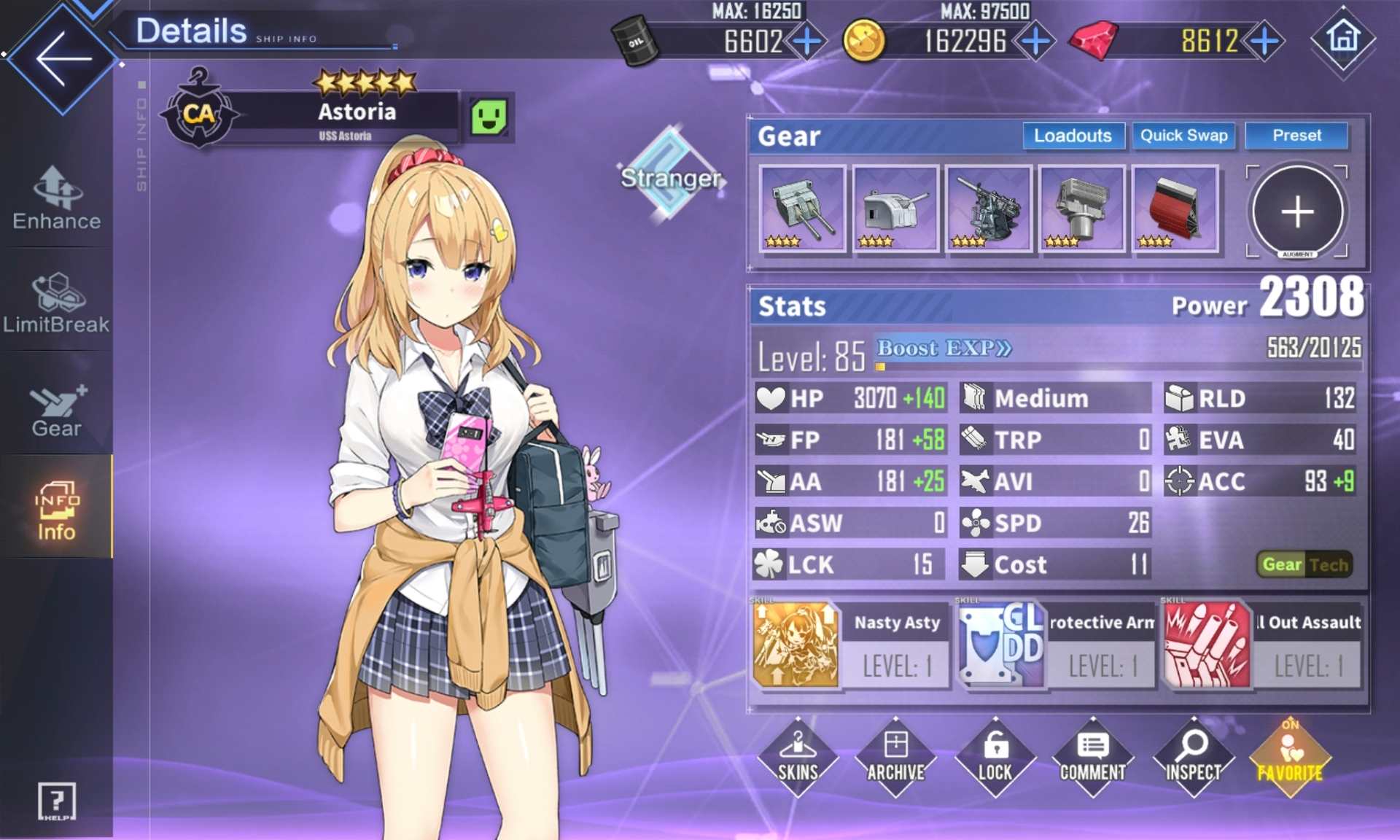Return to home via house icon
This screenshot has height=840, width=1400.
1343,38
